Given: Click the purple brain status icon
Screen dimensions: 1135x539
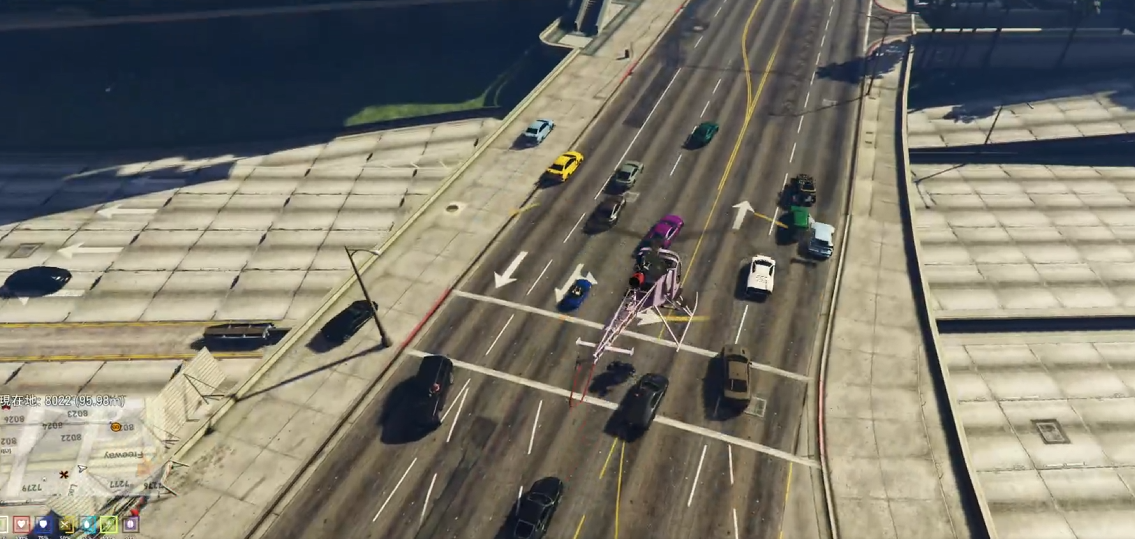Looking at the screenshot, I should coord(130,523).
